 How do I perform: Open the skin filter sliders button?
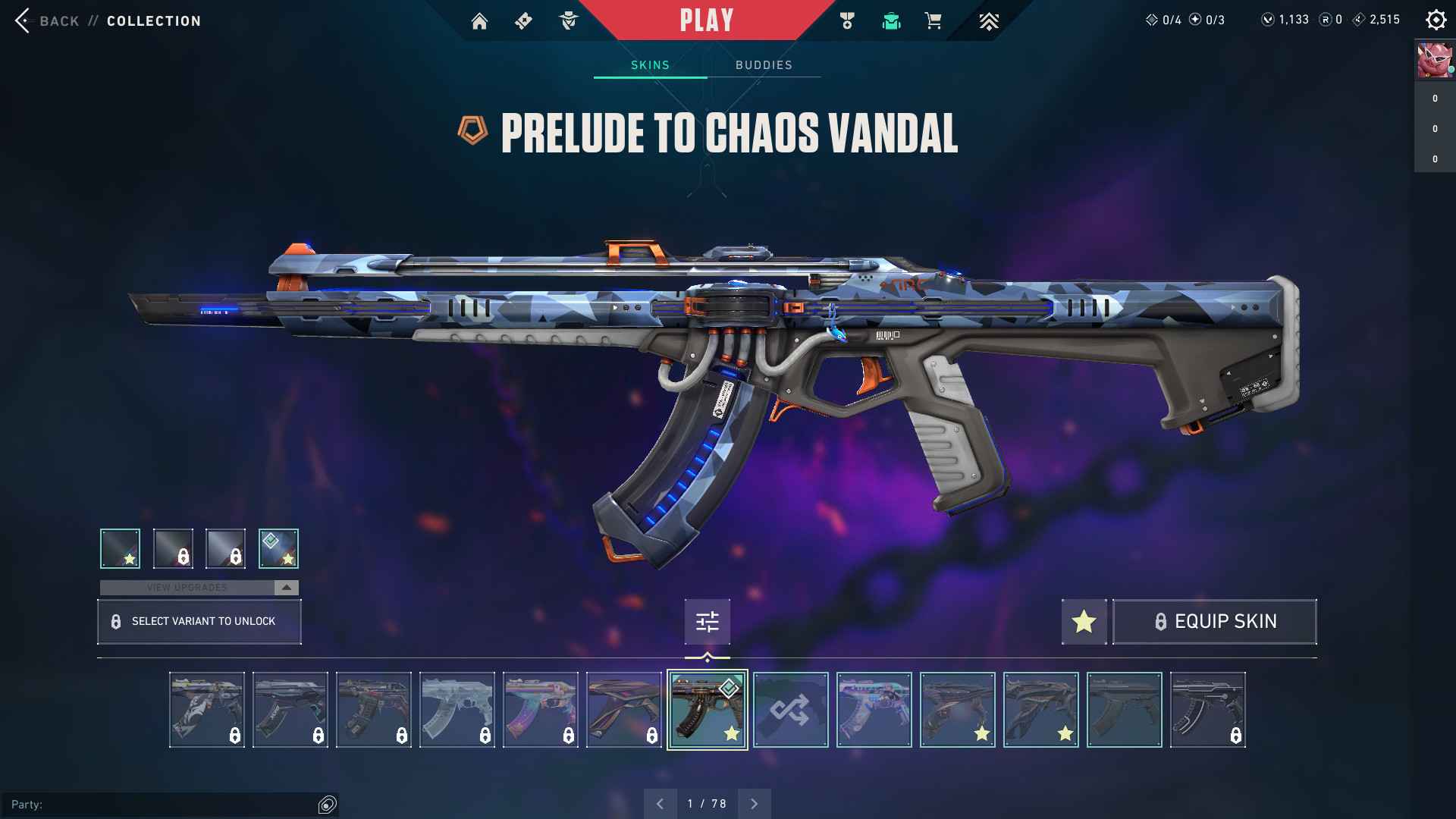pyautogui.click(x=707, y=623)
